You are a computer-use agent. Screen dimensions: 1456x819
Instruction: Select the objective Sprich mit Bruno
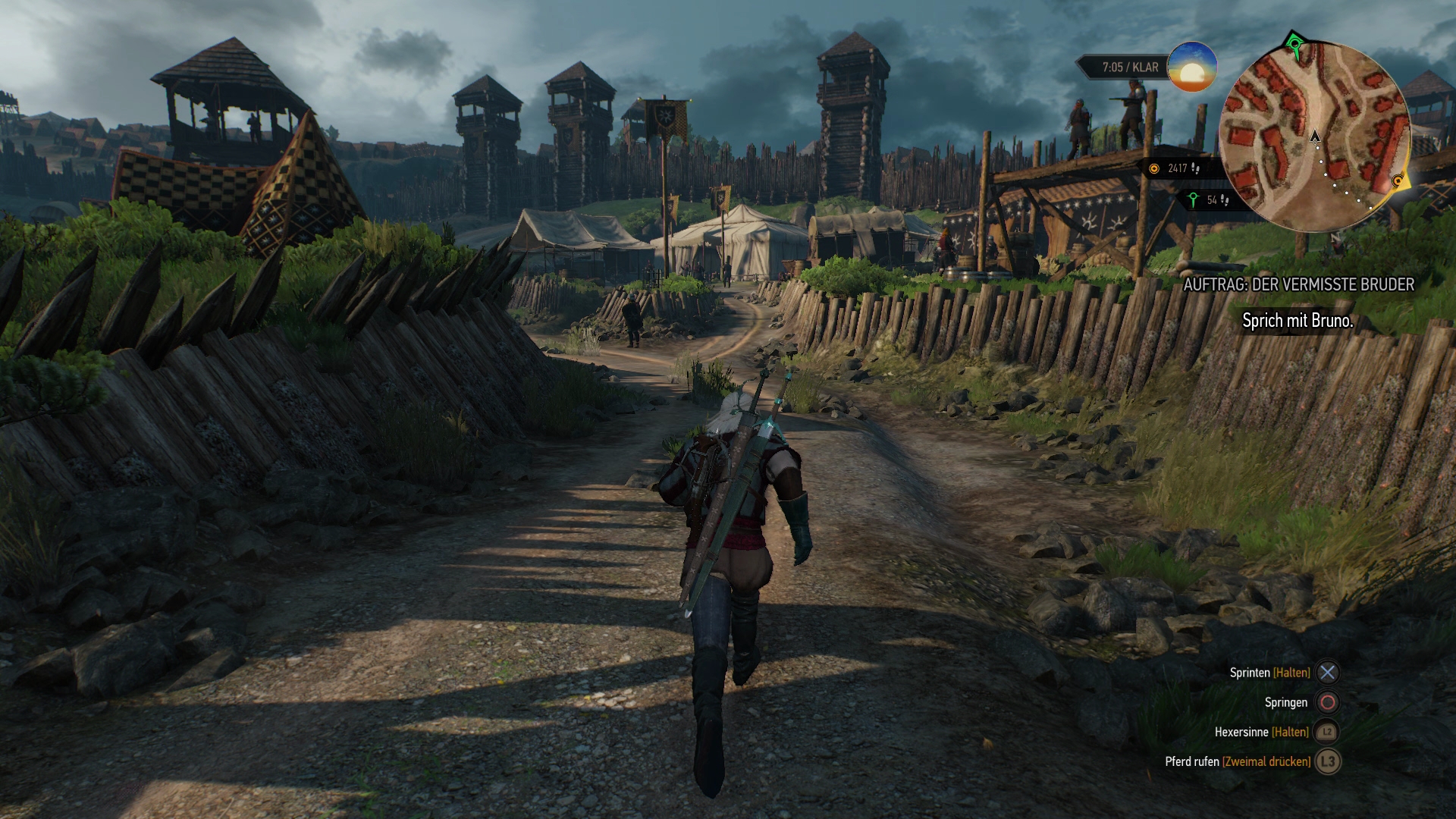(1297, 321)
